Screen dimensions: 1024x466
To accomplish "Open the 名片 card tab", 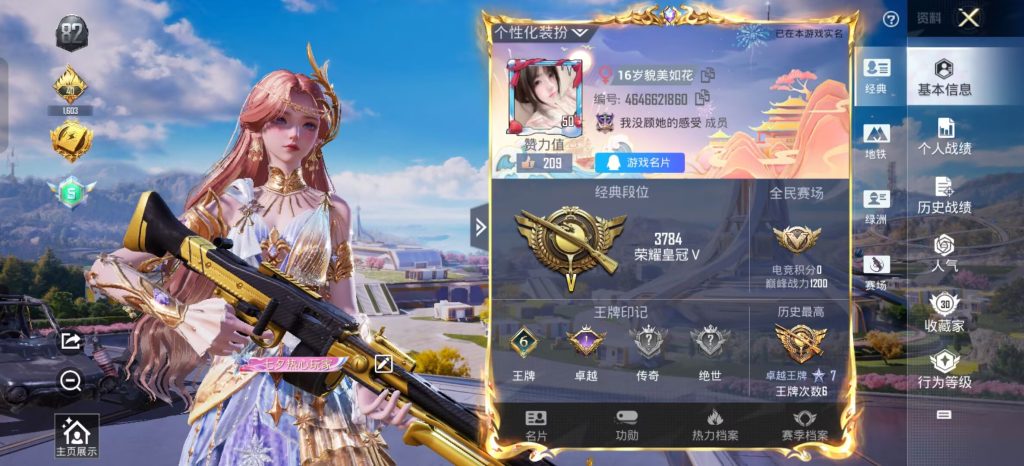I will 536,424.
